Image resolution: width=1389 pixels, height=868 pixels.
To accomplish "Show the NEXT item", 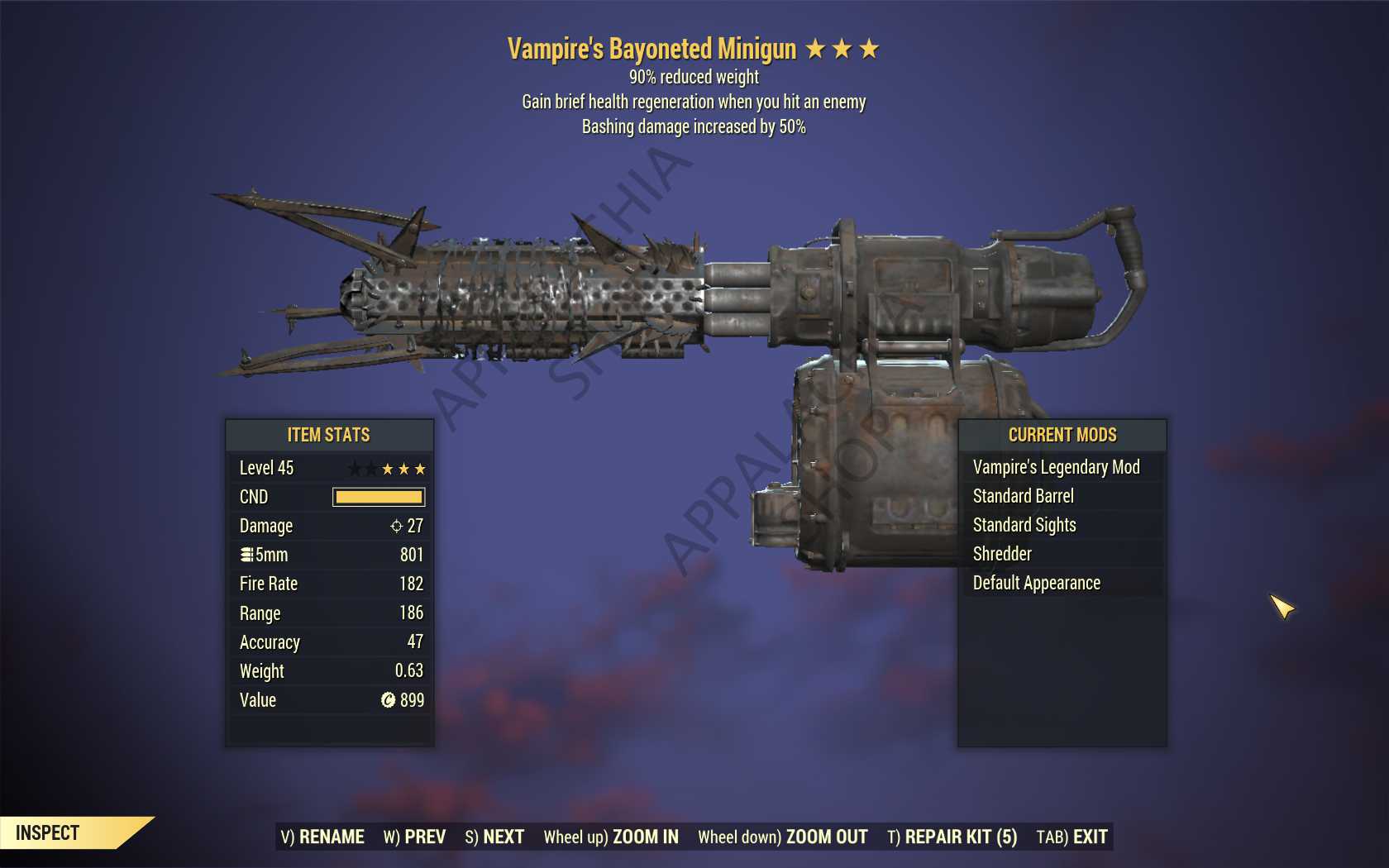I will tap(494, 837).
